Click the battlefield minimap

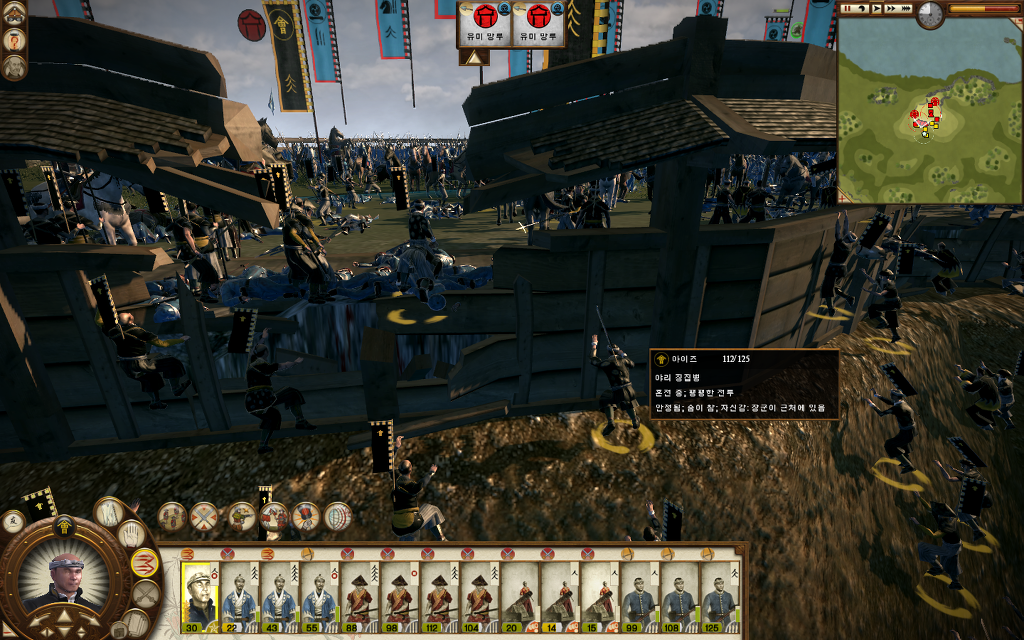pos(929,109)
